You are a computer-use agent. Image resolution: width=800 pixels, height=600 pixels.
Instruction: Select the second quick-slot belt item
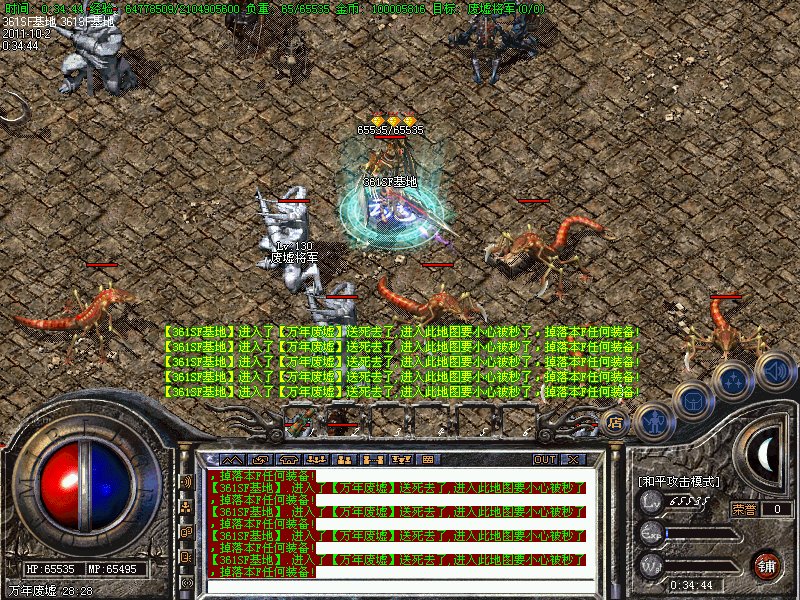pyautogui.click(x=342, y=420)
